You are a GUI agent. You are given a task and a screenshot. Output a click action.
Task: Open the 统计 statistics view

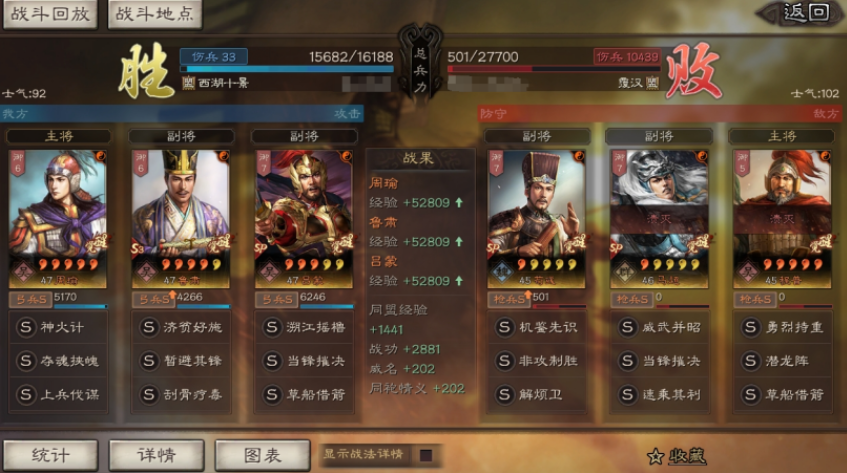click(50, 455)
